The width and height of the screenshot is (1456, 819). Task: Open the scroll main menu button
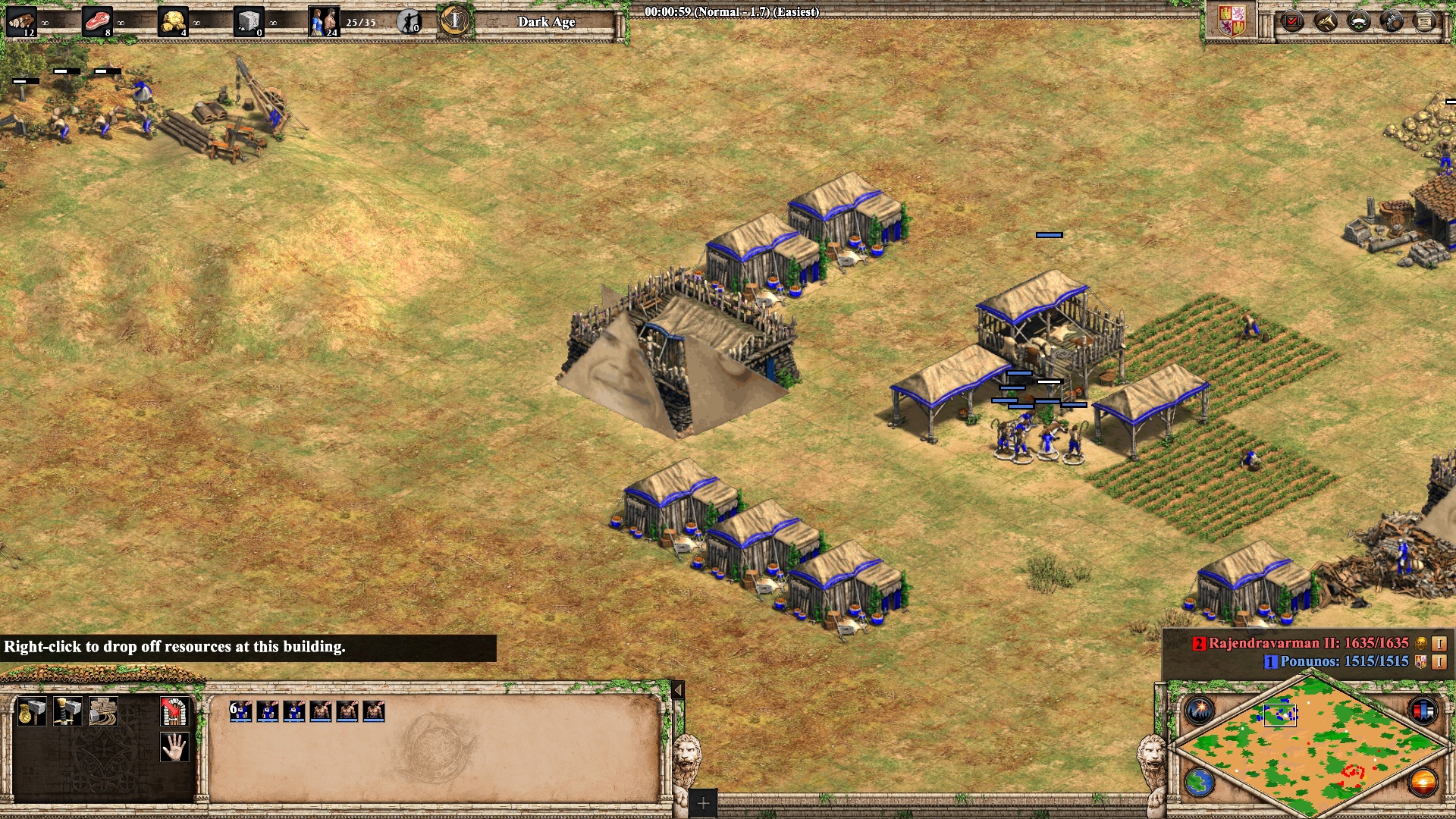point(1425,21)
